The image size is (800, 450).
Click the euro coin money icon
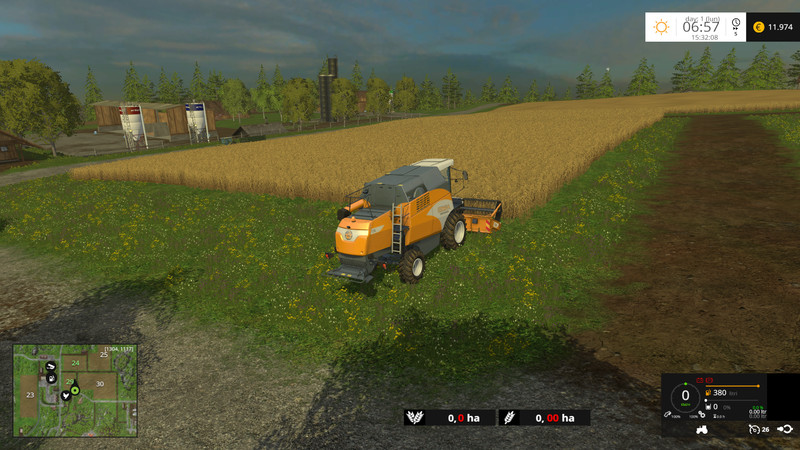pyautogui.click(x=758, y=27)
